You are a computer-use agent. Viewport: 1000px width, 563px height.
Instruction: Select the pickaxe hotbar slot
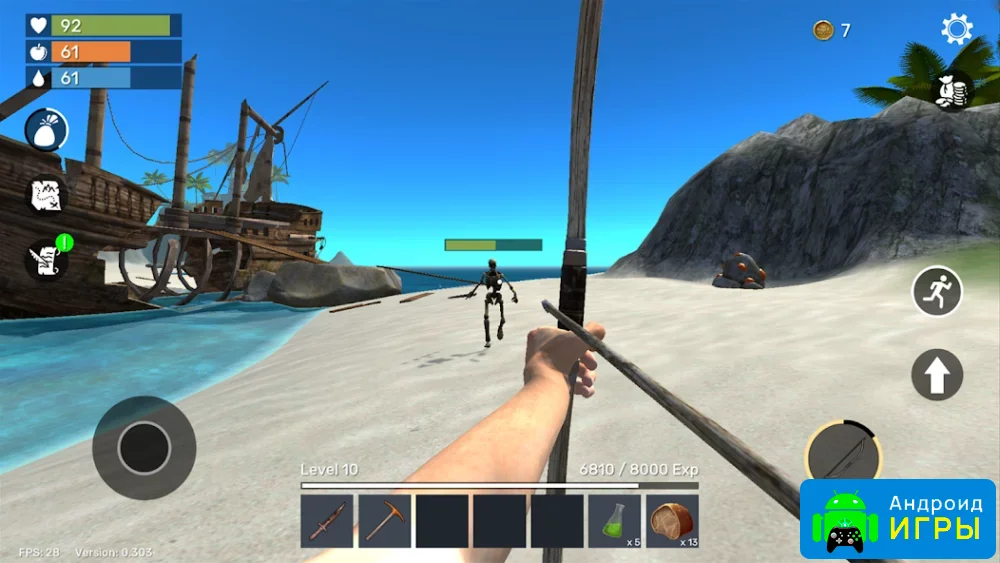tap(384, 521)
